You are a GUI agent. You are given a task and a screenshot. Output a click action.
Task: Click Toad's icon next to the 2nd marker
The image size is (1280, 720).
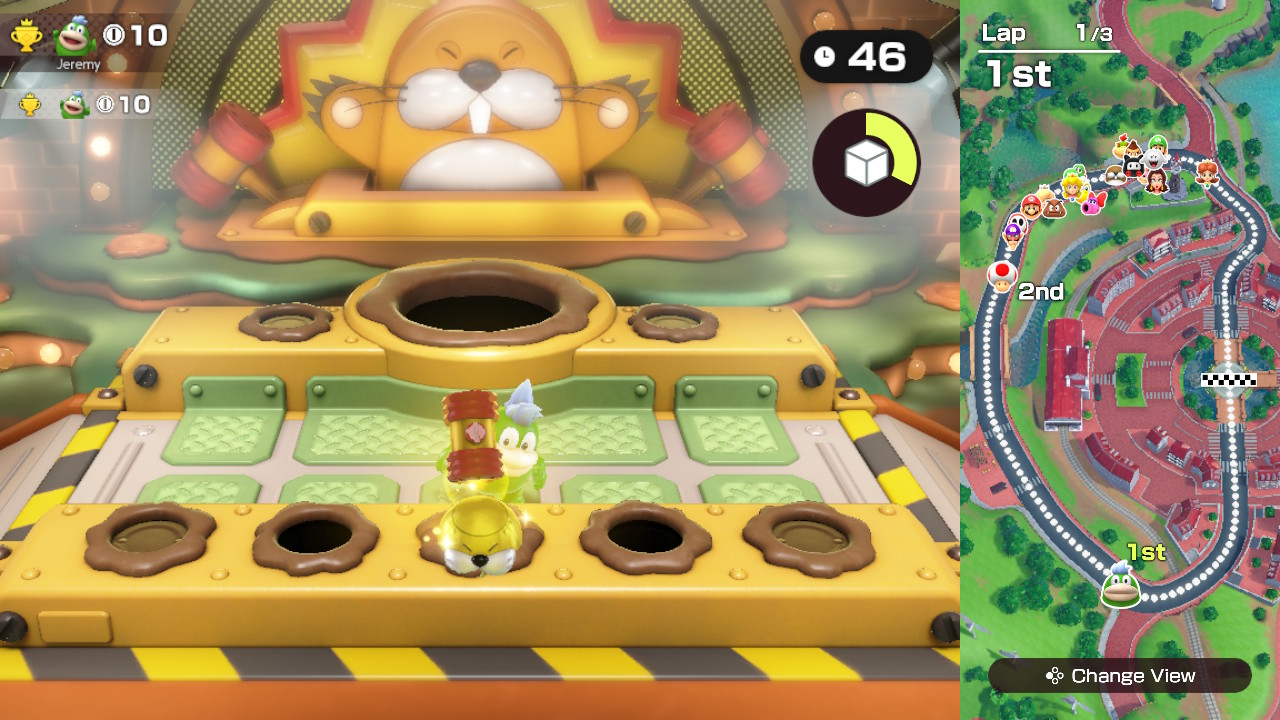pyautogui.click(x=1001, y=276)
